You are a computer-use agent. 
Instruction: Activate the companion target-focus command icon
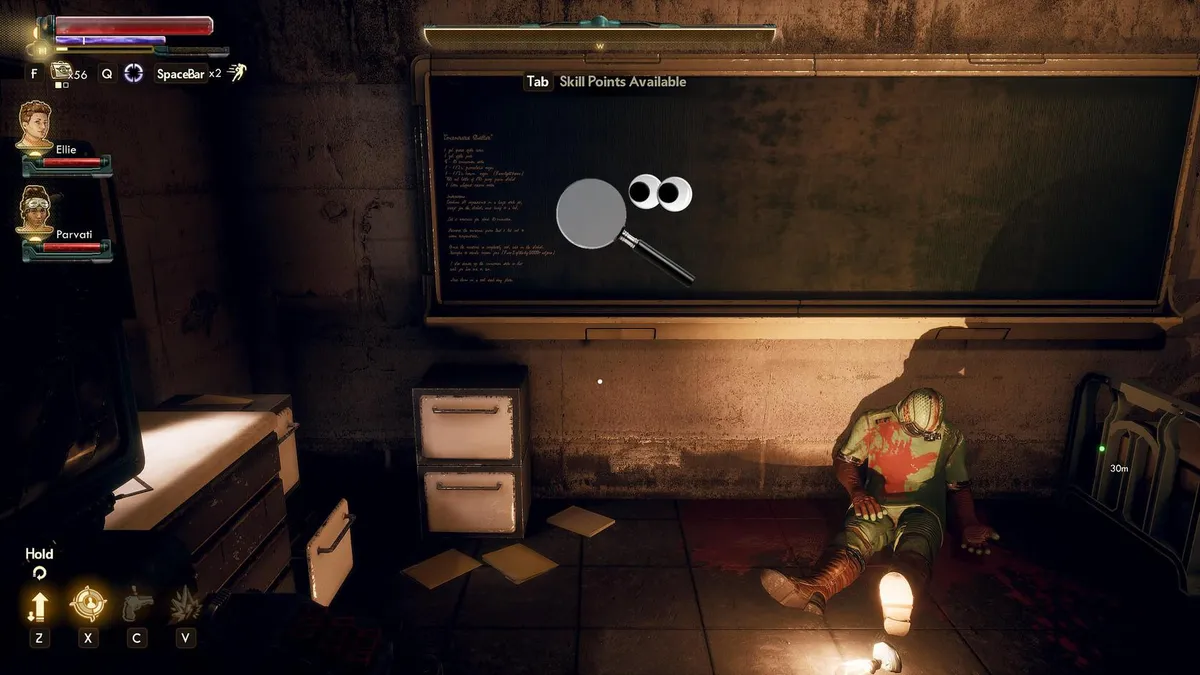(x=88, y=604)
